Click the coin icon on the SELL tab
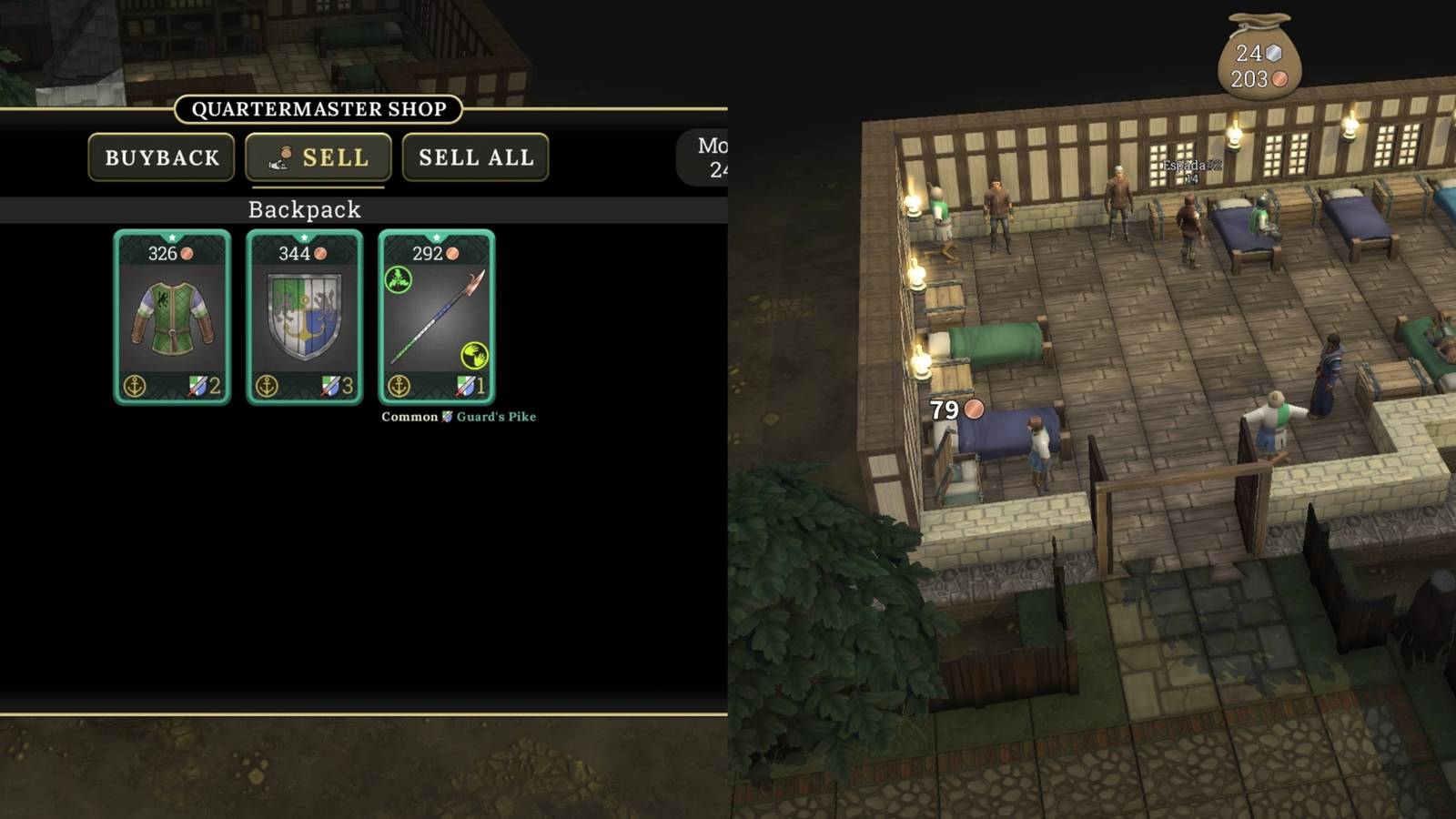Viewport: 1456px width, 819px height. [285, 156]
